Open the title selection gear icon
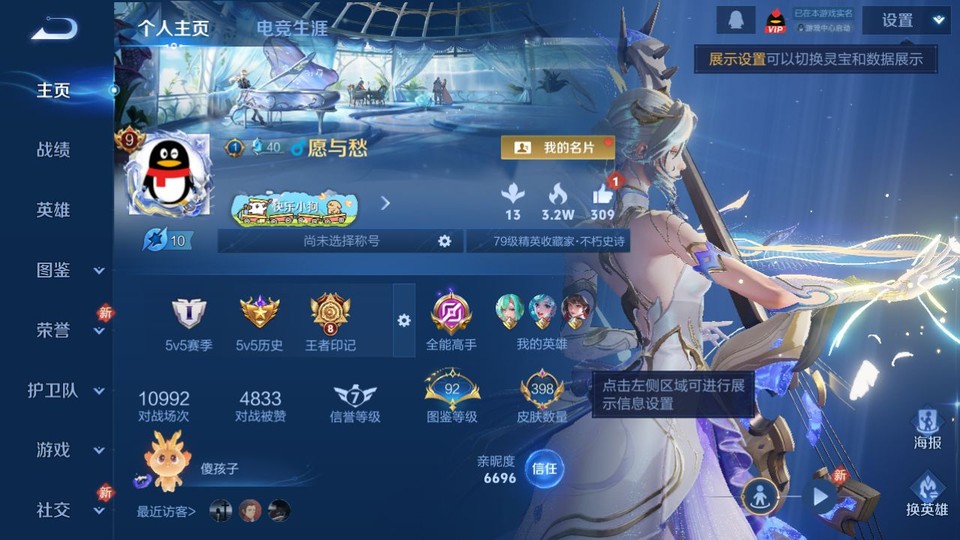 [x=444, y=241]
